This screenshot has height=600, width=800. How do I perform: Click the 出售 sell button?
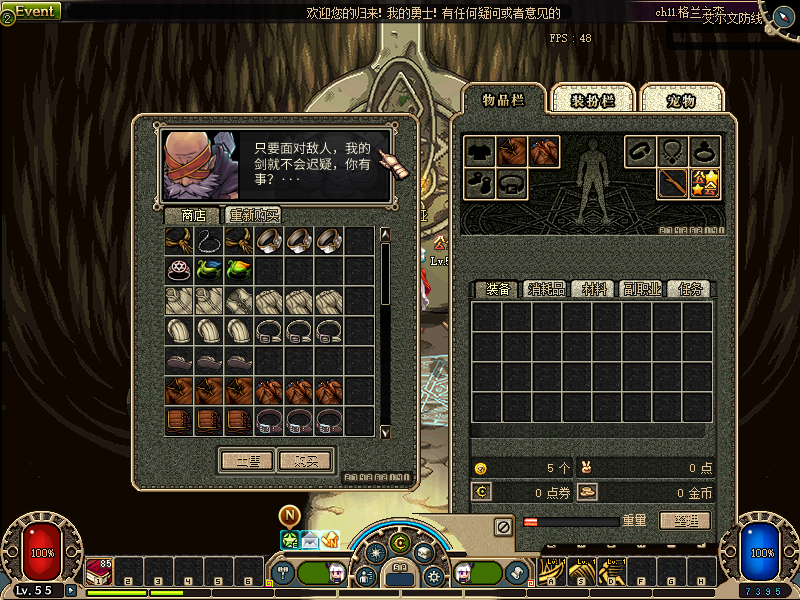pos(245,461)
